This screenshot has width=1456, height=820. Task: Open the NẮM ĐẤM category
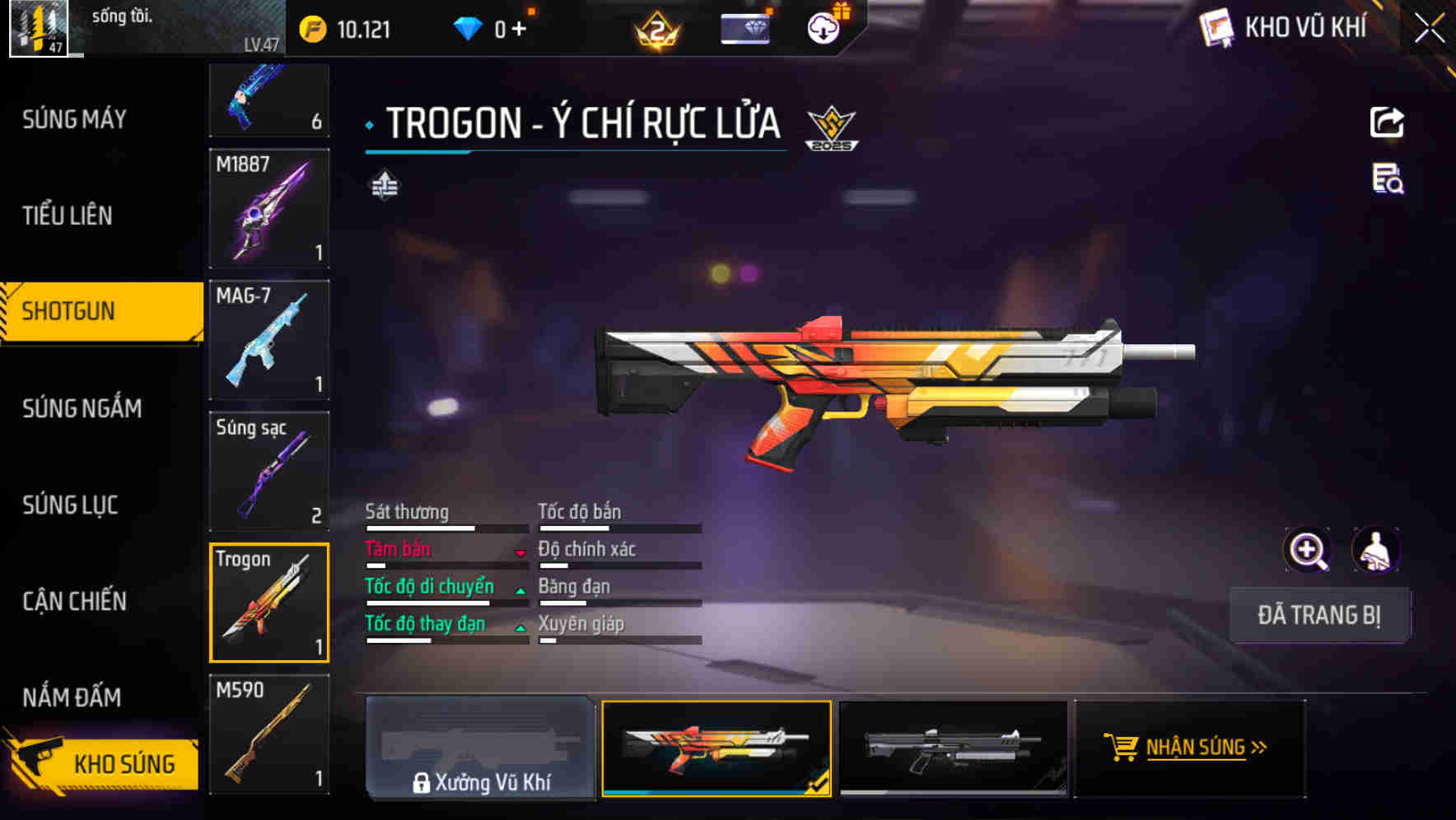click(72, 697)
